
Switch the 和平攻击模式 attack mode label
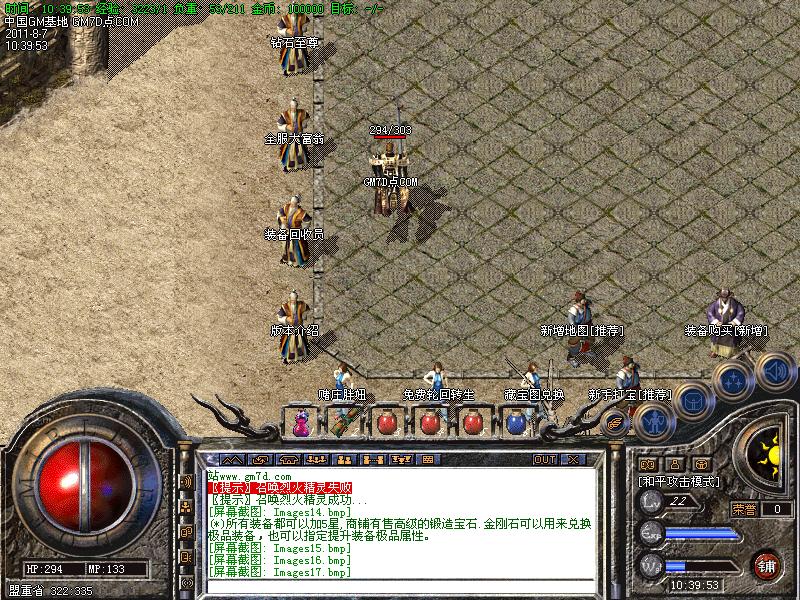pos(680,481)
